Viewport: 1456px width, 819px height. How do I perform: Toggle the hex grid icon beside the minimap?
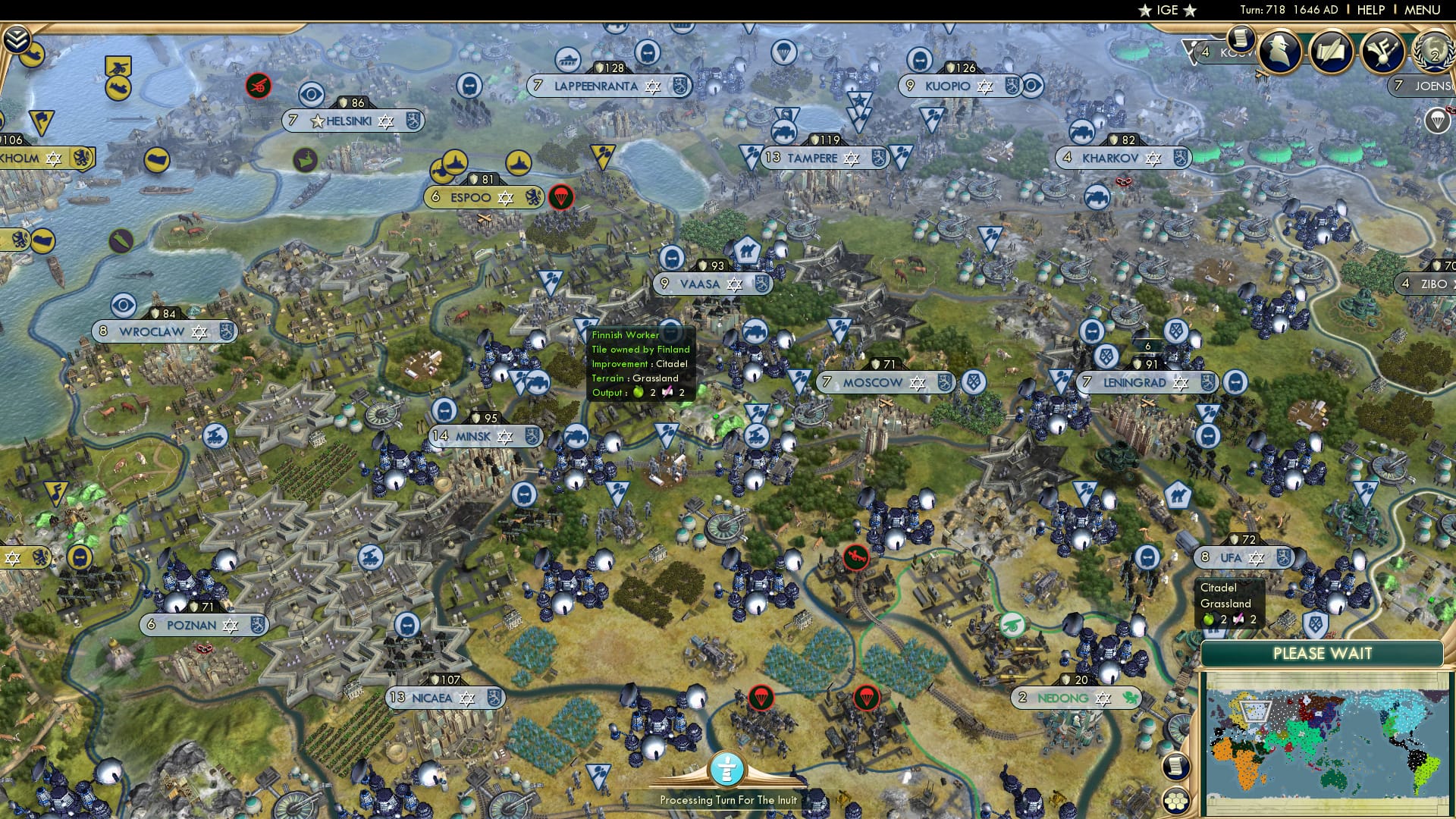click(1177, 801)
